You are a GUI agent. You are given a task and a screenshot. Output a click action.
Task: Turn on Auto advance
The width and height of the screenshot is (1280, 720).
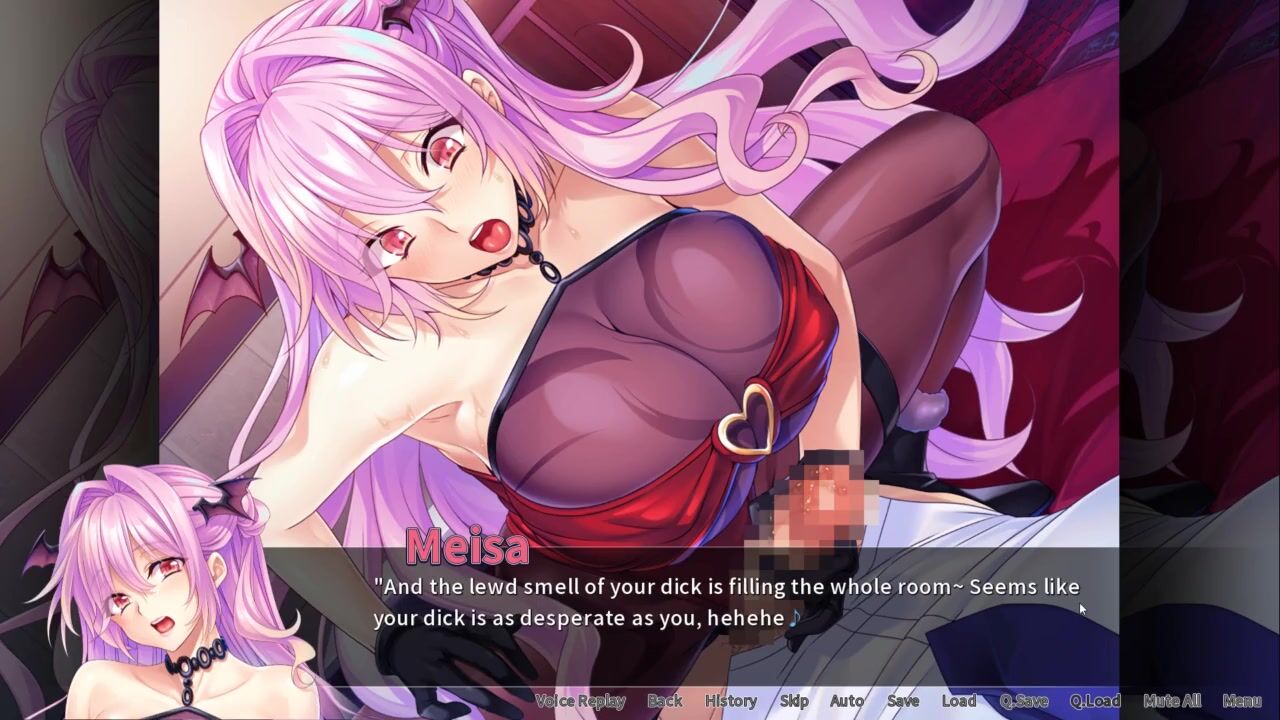(846, 701)
